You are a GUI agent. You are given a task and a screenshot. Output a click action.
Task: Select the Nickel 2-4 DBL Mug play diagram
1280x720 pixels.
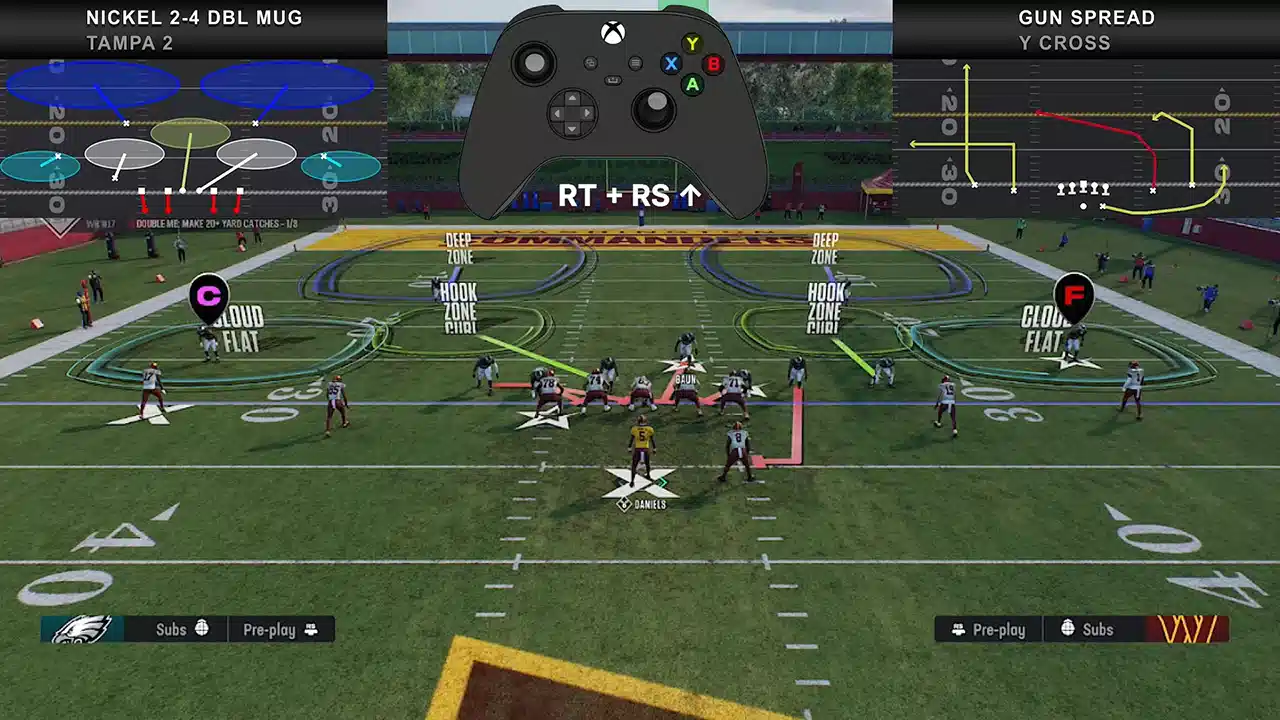click(x=193, y=137)
